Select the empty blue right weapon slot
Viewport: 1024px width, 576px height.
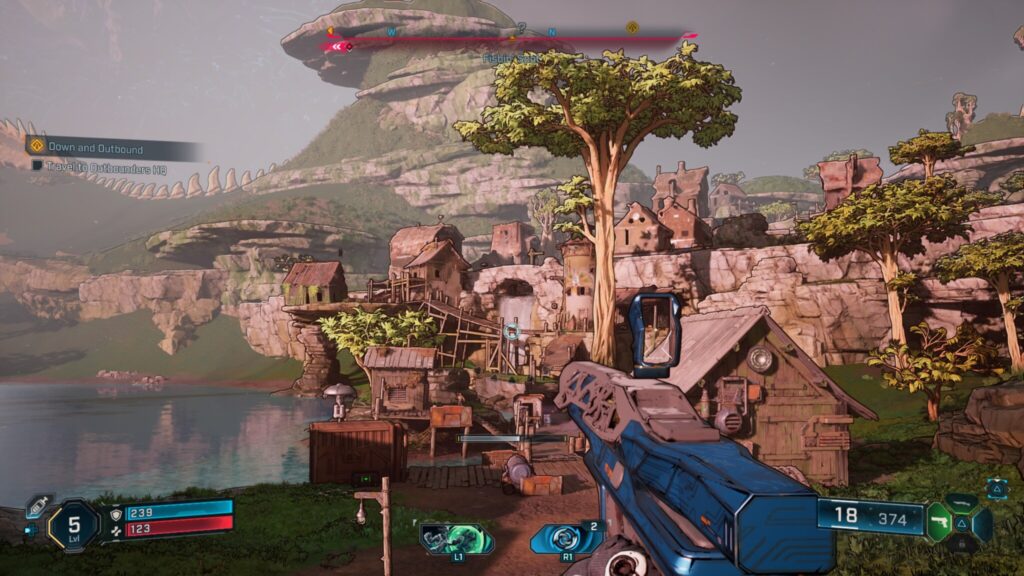click(983, 523)
